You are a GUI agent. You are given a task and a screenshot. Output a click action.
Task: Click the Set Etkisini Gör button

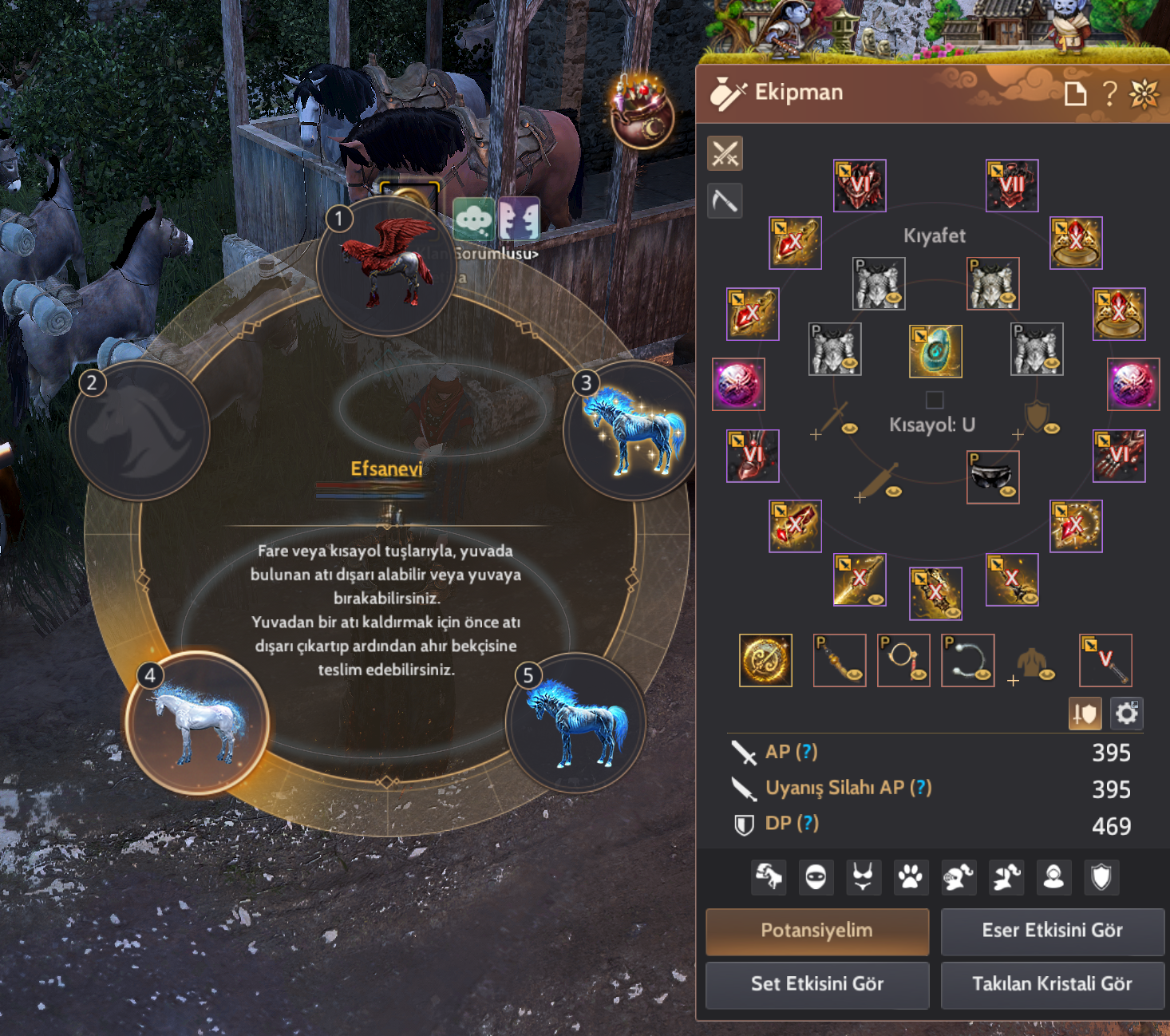(816, 984)
